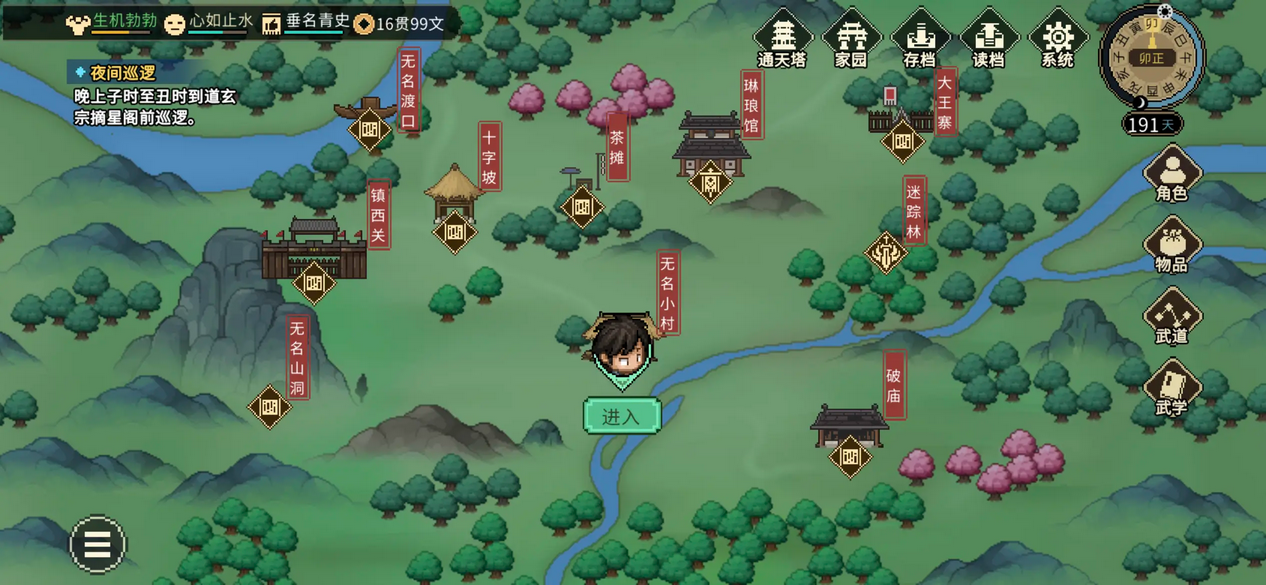Open the 家园 homestead menu
Screen dimensions: 1266x585
click(x=851, y=40)
